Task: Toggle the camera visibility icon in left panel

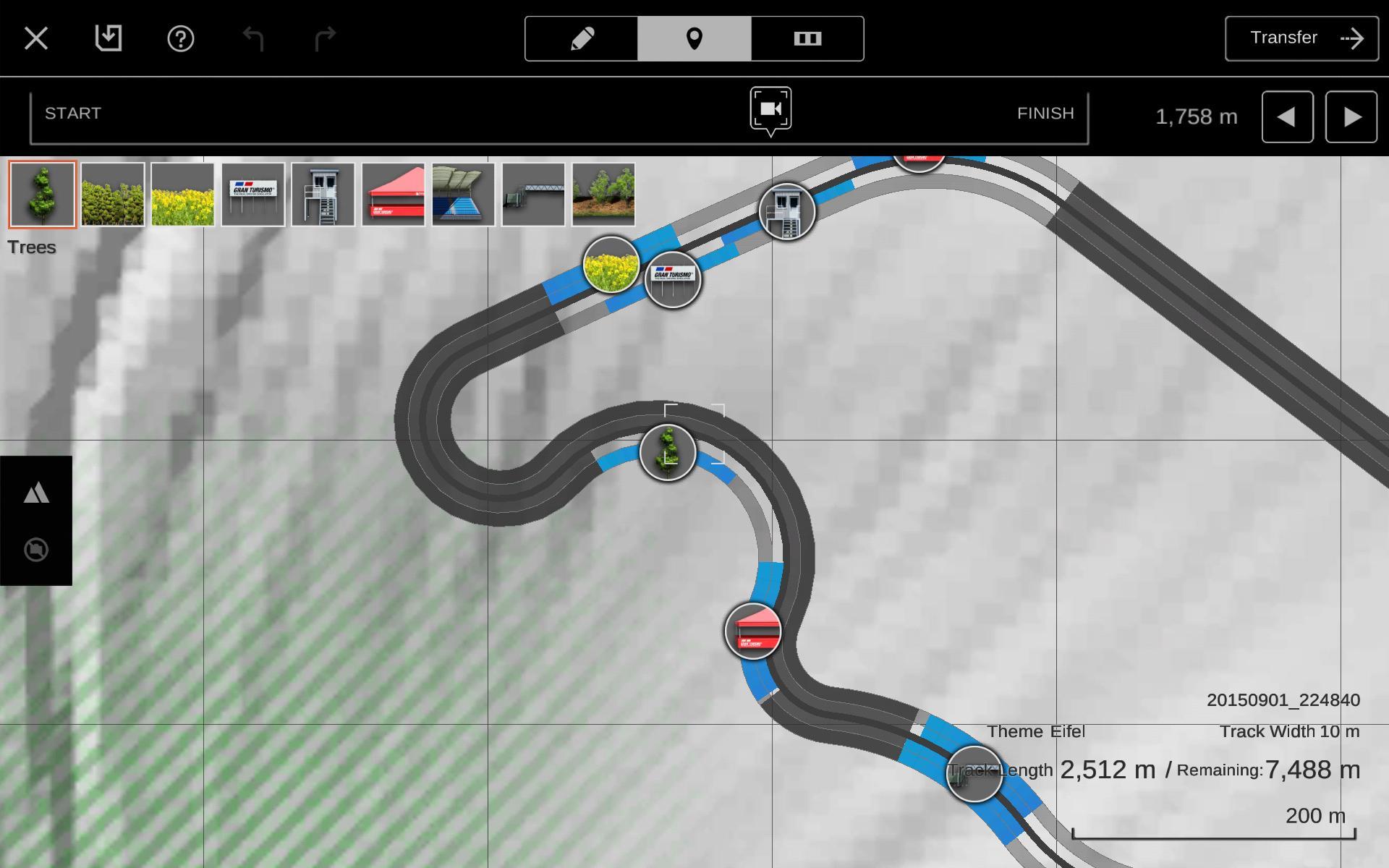Action: click(x=35, y=550)
